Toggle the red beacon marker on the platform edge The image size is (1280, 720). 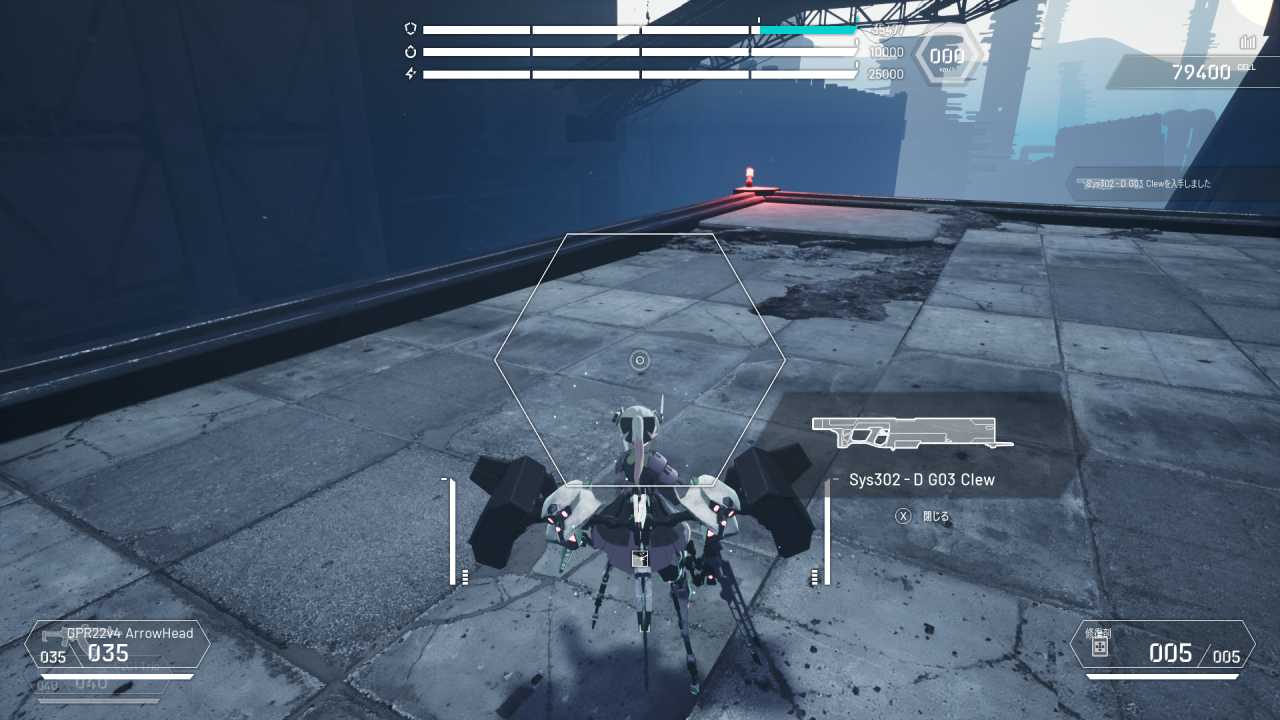click(751, 175)
